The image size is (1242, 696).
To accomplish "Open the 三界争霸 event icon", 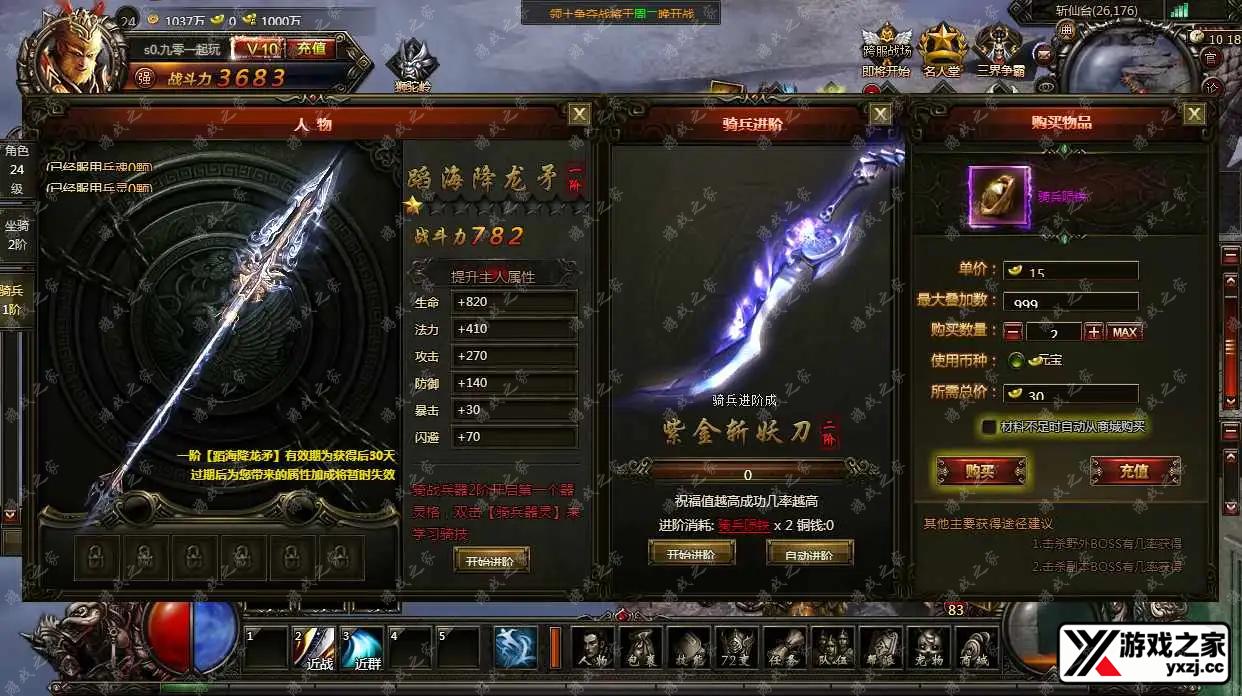I will point(1001,52).
